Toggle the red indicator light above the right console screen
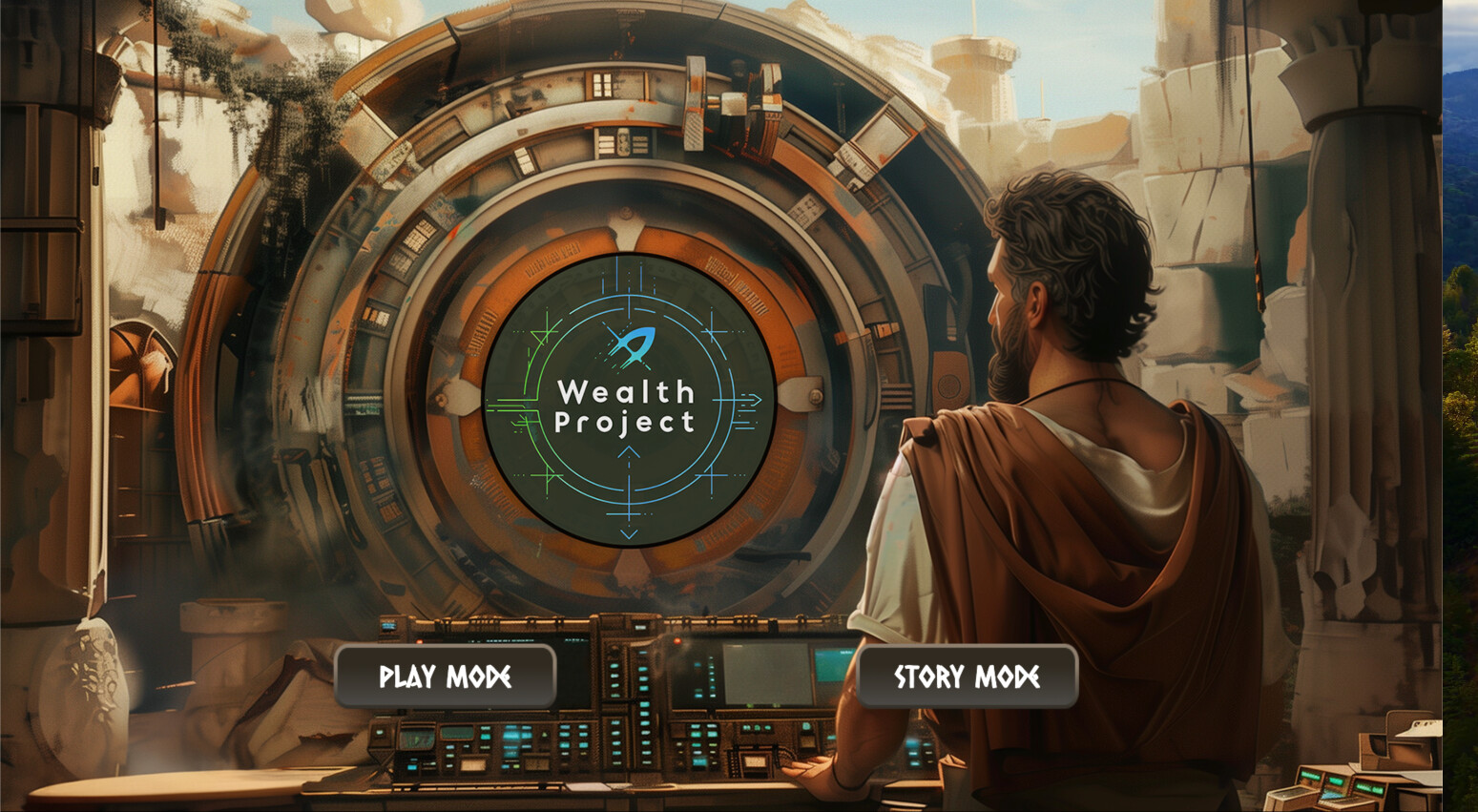Viewport: 1478px width, 812px height. click(677, 639)
